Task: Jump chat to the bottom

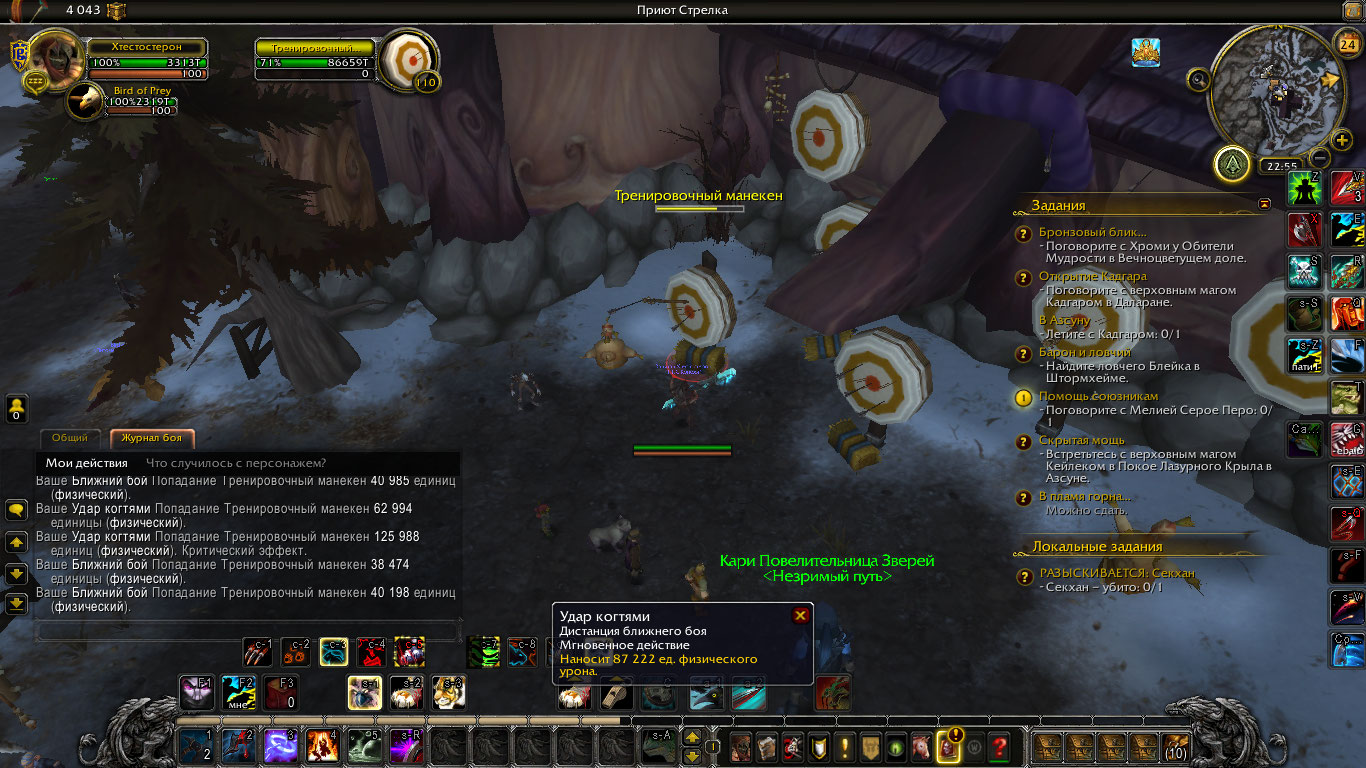Action: [x=16, y=604]
